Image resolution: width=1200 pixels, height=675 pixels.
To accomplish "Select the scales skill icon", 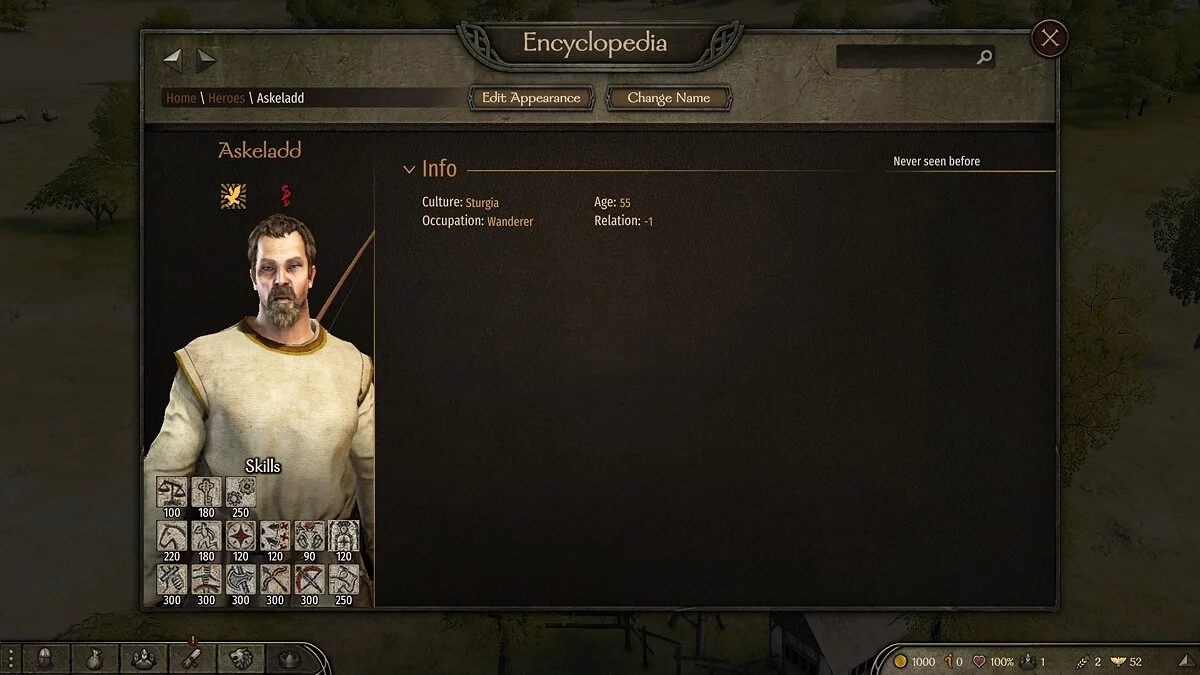I will (x=171, y=492).
